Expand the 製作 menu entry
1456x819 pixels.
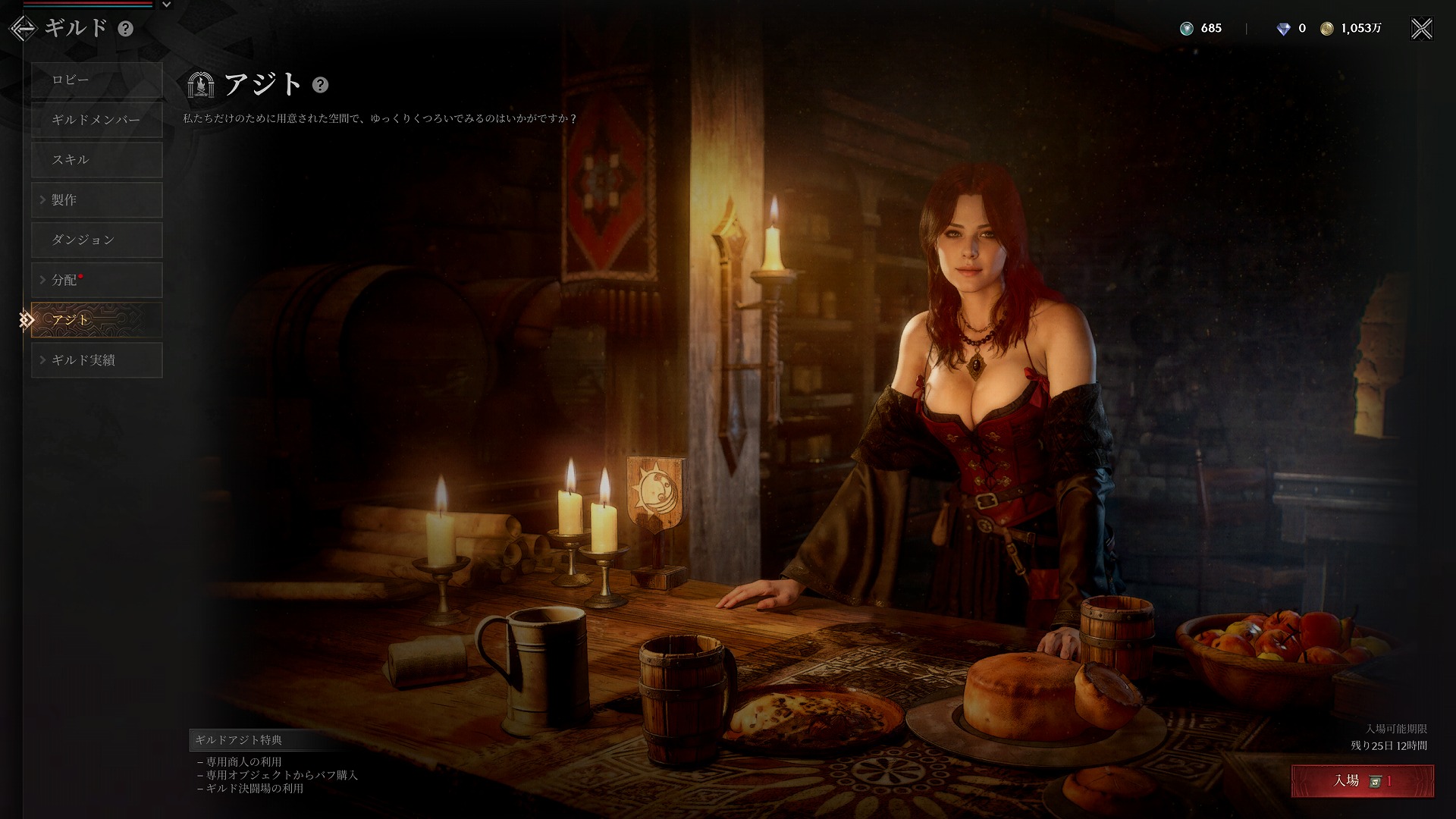click(x=97, y=200)
